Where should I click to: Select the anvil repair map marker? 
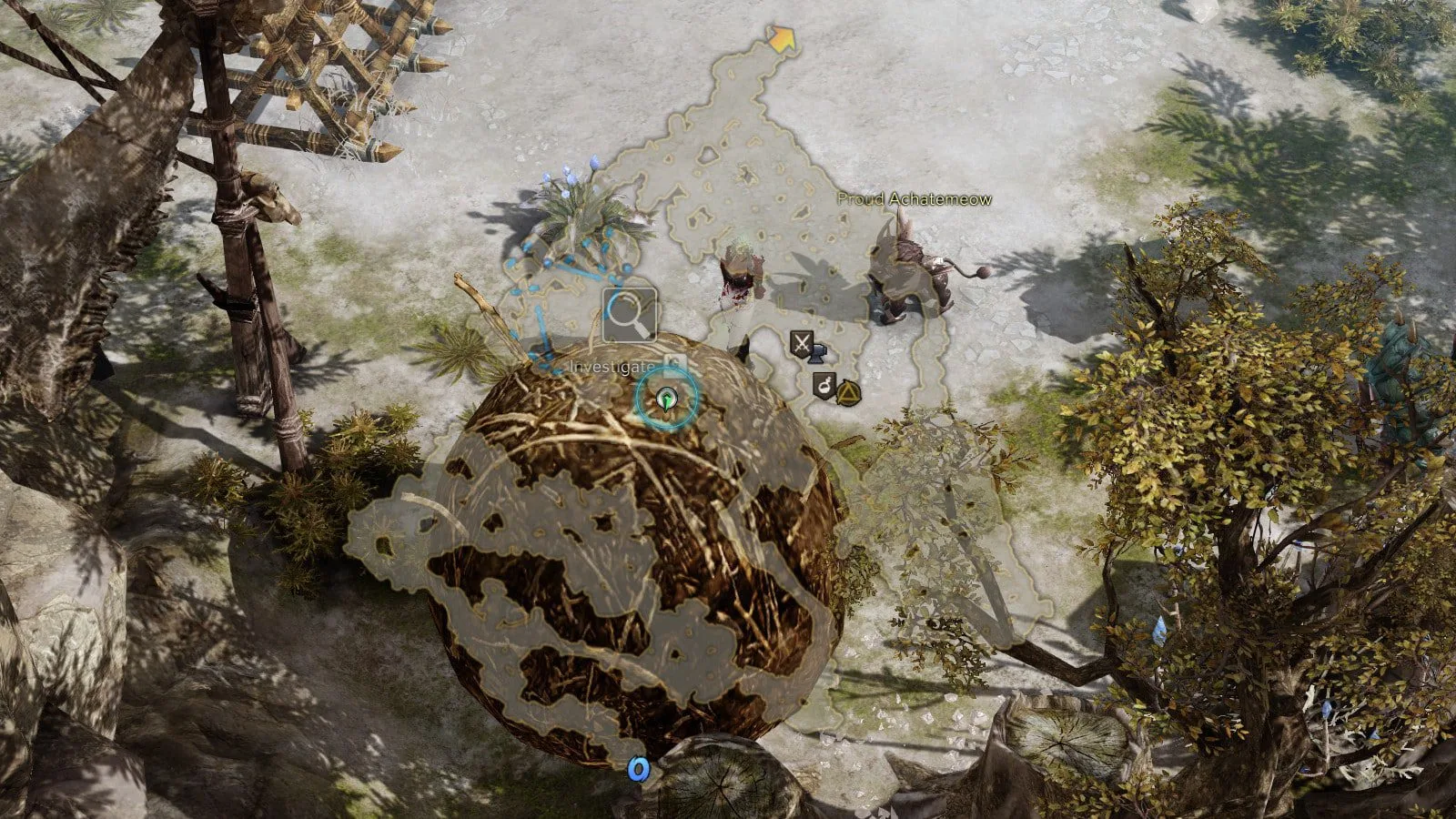click(818, 353)
